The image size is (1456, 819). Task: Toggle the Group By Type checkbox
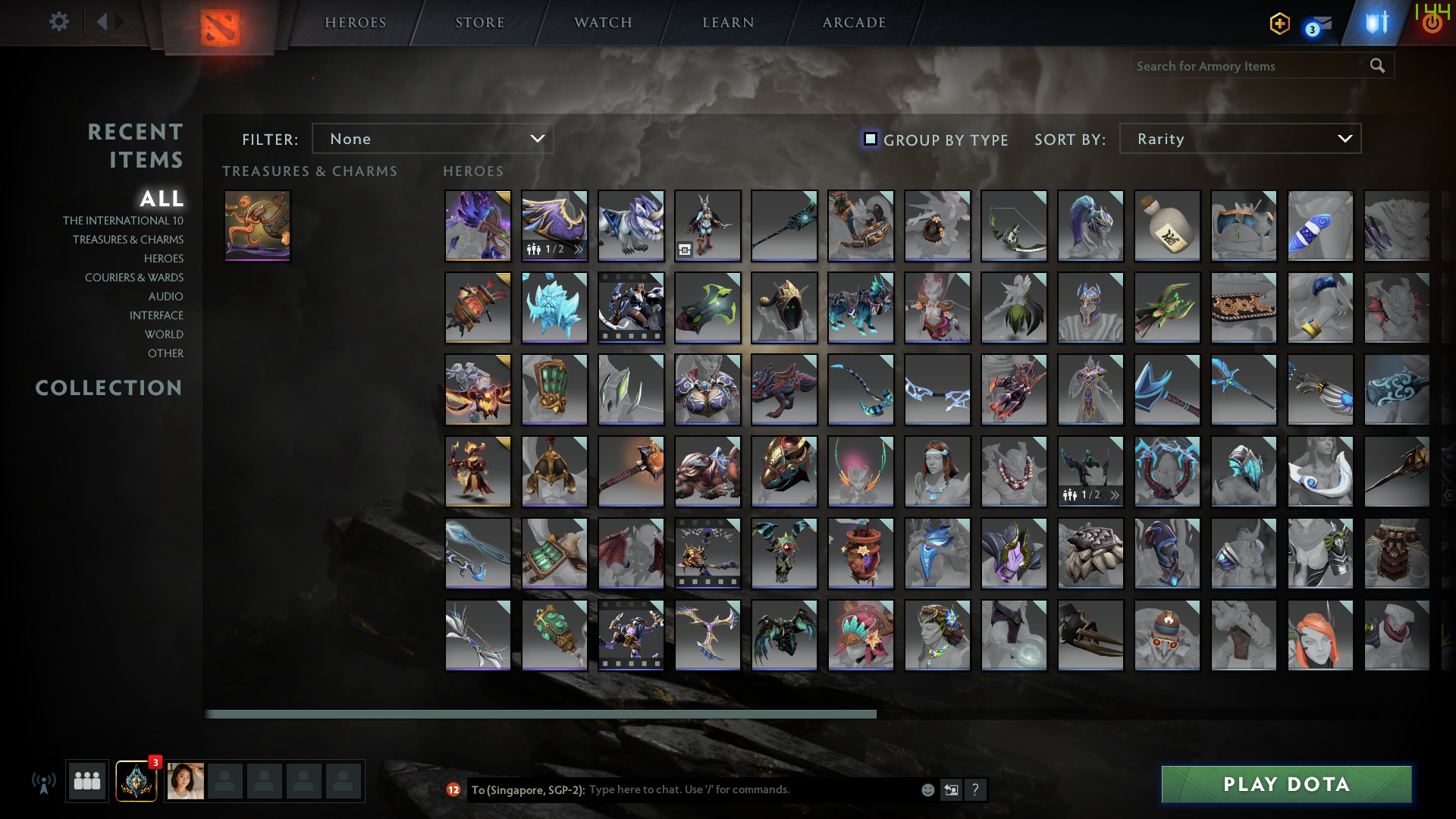coord(870,139)
